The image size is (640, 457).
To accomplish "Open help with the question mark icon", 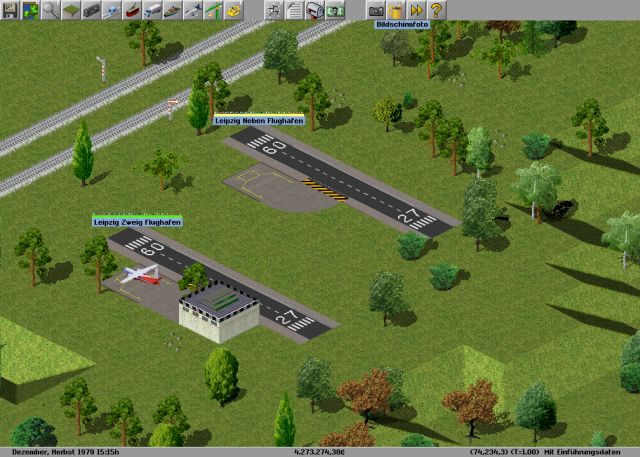I will 437,10.
